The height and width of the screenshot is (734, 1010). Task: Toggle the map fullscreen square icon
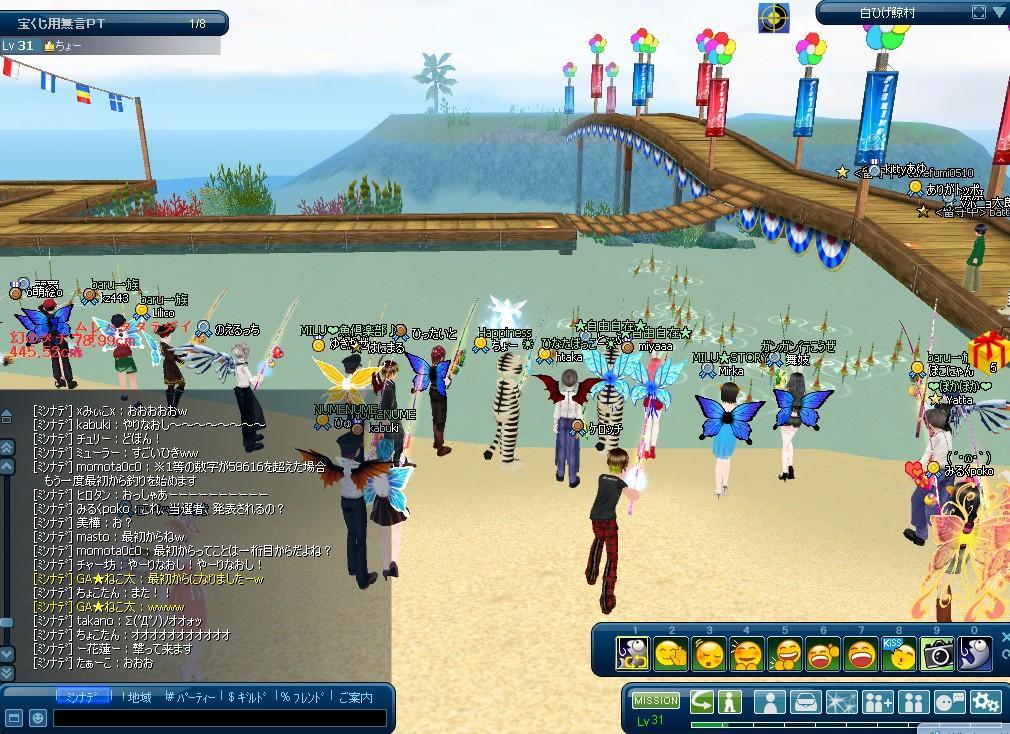click(x=979, y=12)
